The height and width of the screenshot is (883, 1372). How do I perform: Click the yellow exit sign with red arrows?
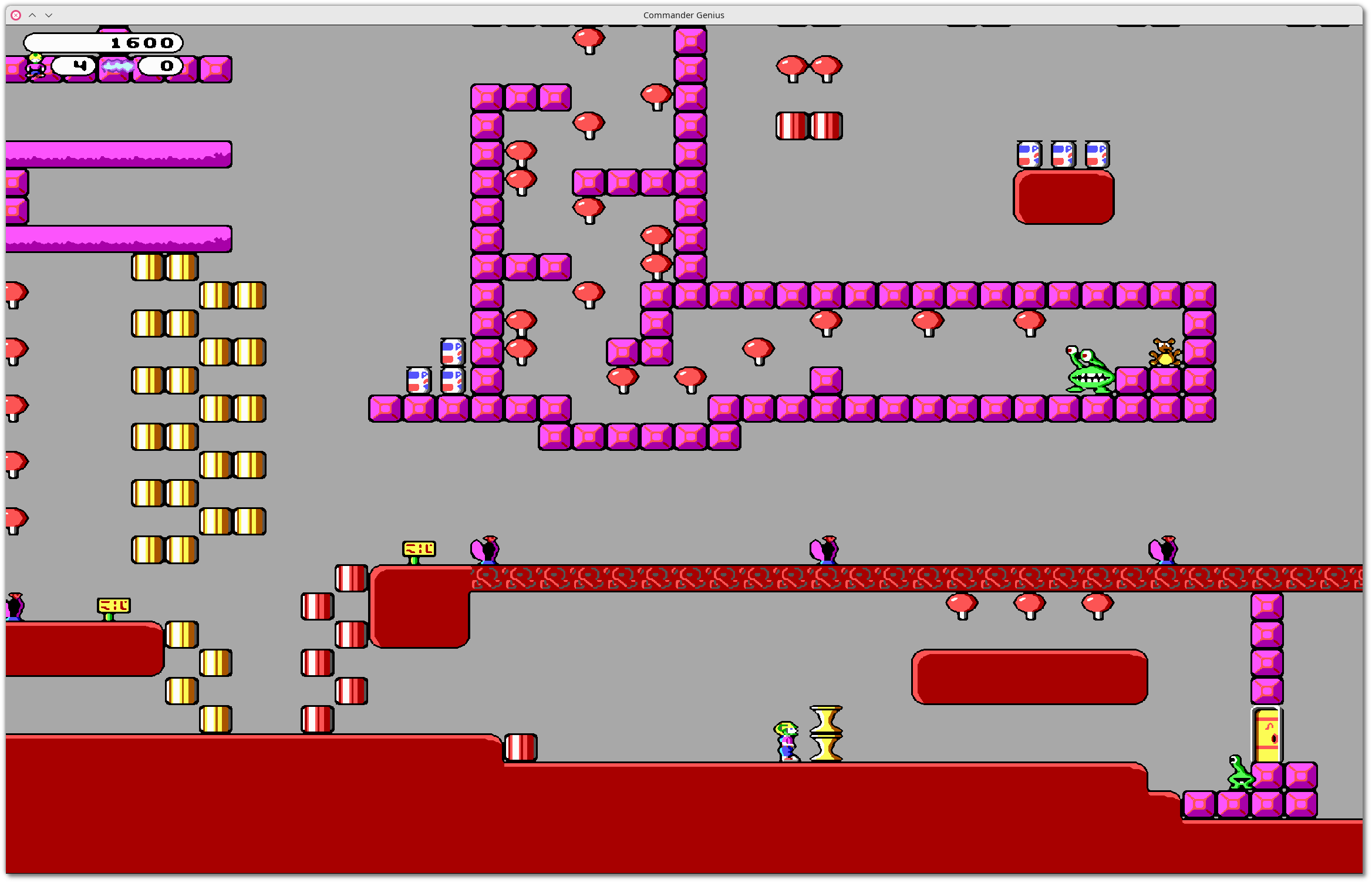tap(419, 547)
